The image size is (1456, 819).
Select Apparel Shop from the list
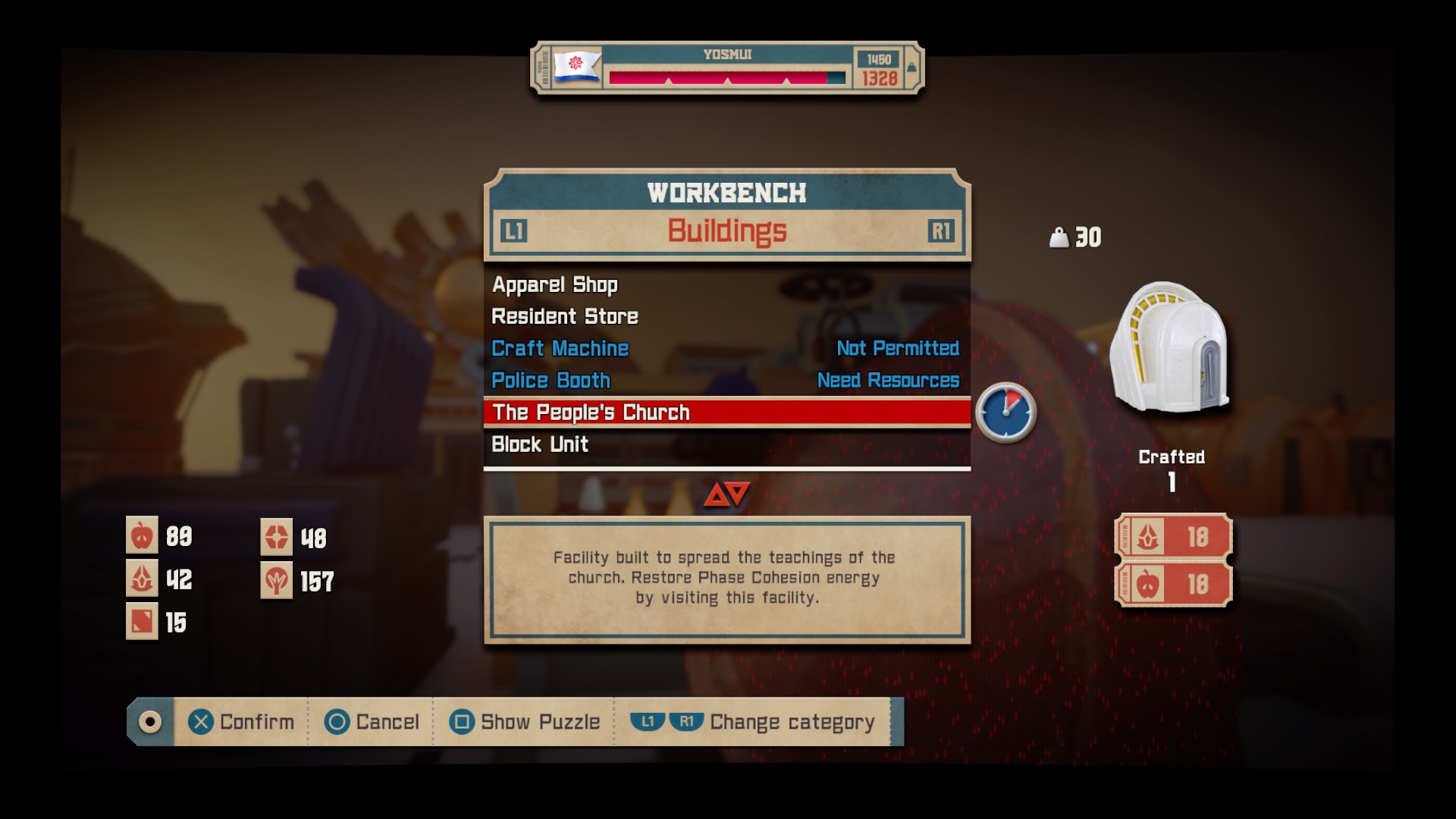pyautogui.click(x=554, y=284)
